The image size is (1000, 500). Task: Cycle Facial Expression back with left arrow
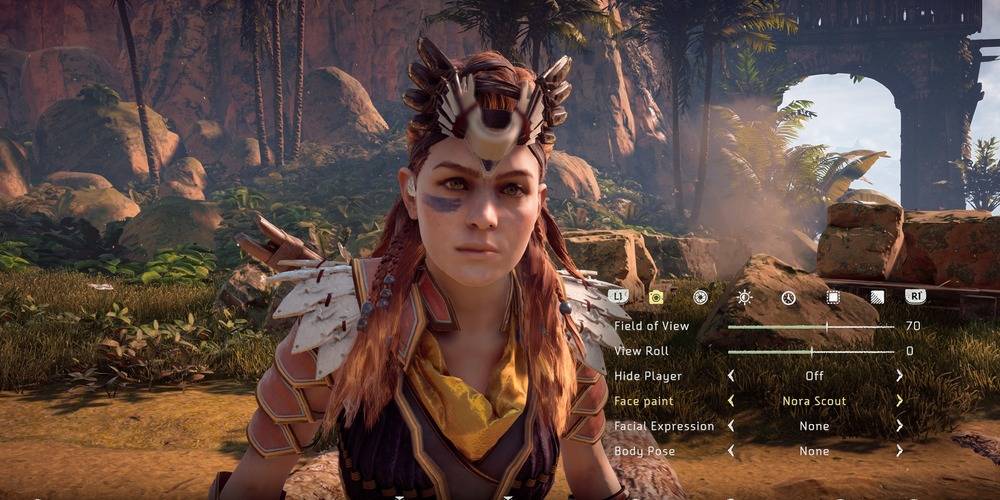coord(730,426)
